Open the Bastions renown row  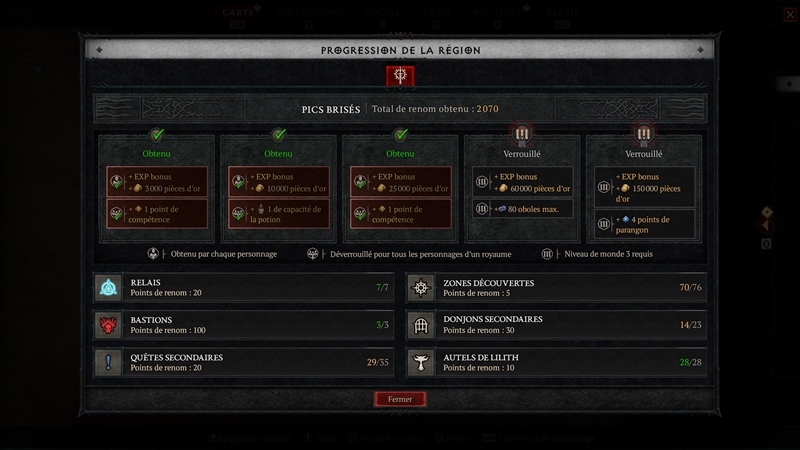pos(244,325)
